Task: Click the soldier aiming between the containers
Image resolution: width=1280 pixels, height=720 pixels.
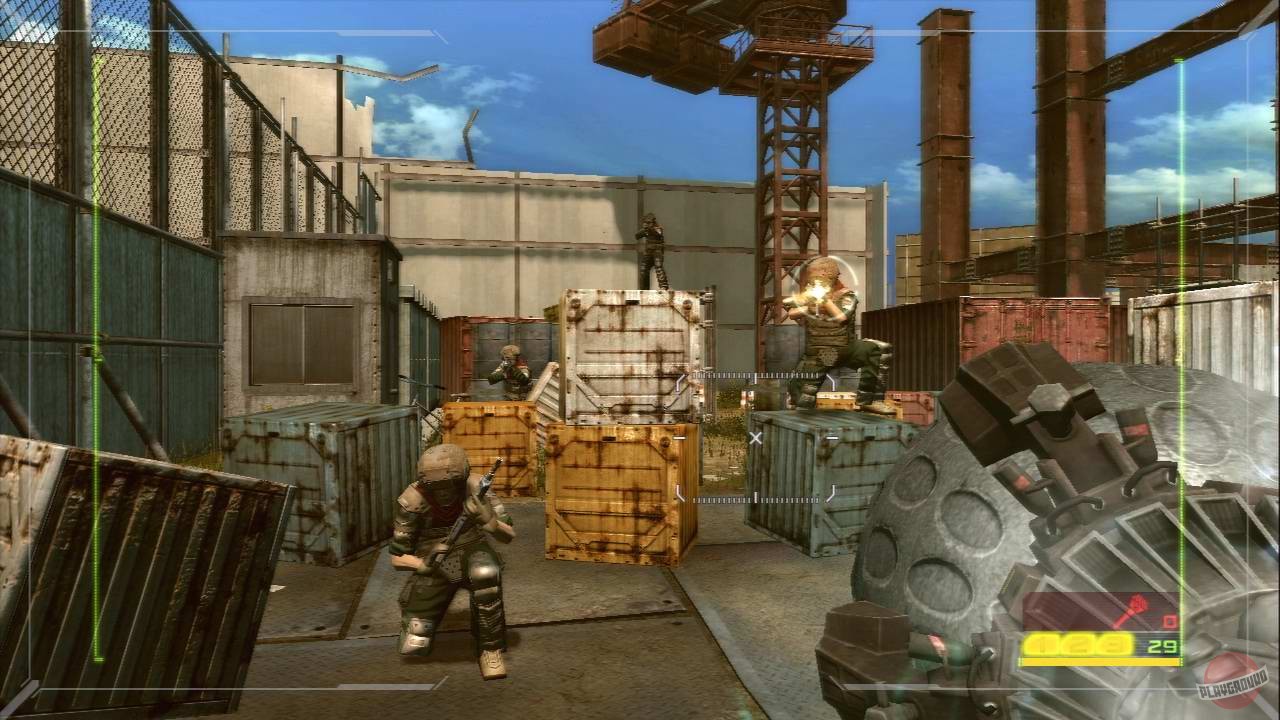Action: pos(510,370)
